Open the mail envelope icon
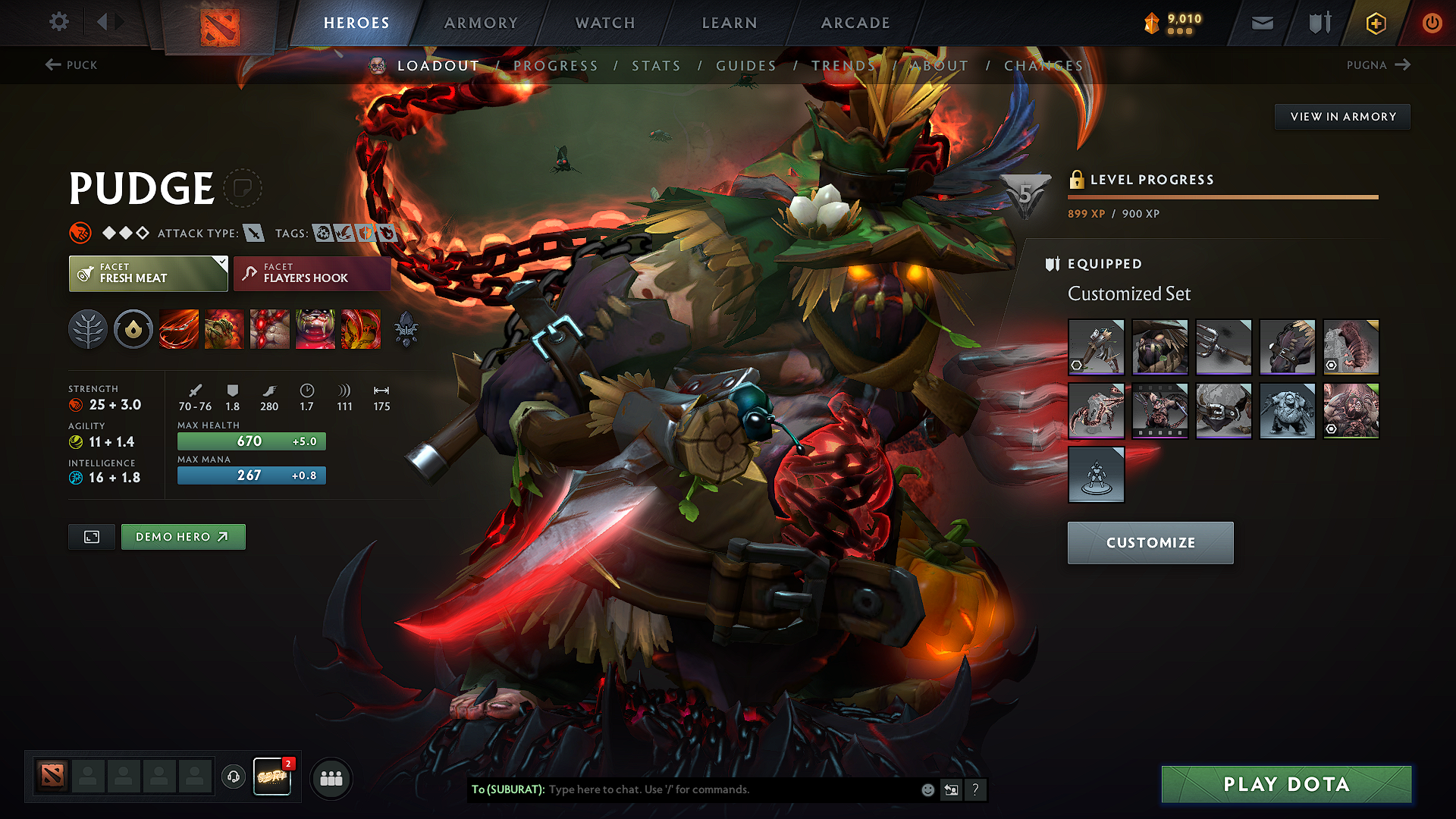The width and height of the screenshot is (1456, 819). (1261, 23)
